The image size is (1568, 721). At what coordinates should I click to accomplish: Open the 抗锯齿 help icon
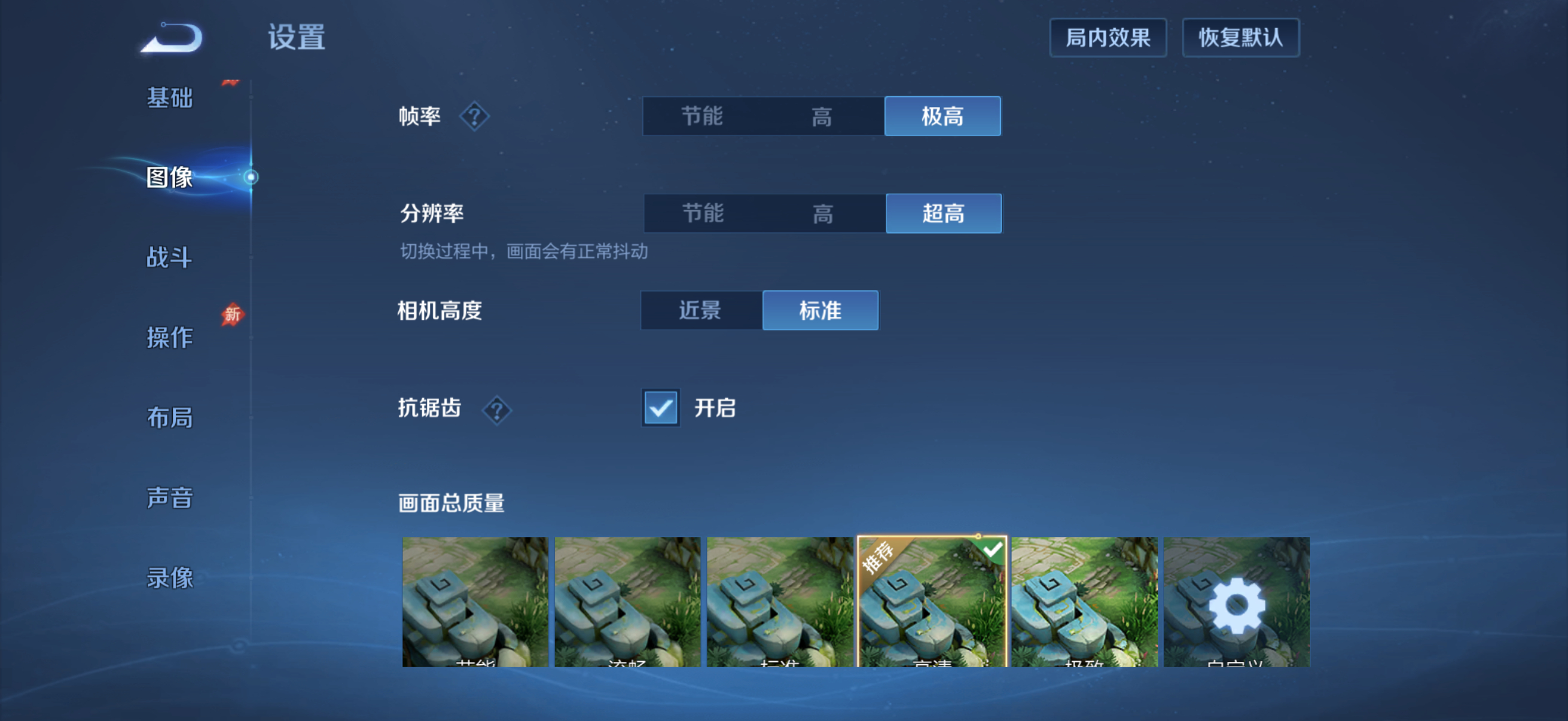click(x=497, y=411)
